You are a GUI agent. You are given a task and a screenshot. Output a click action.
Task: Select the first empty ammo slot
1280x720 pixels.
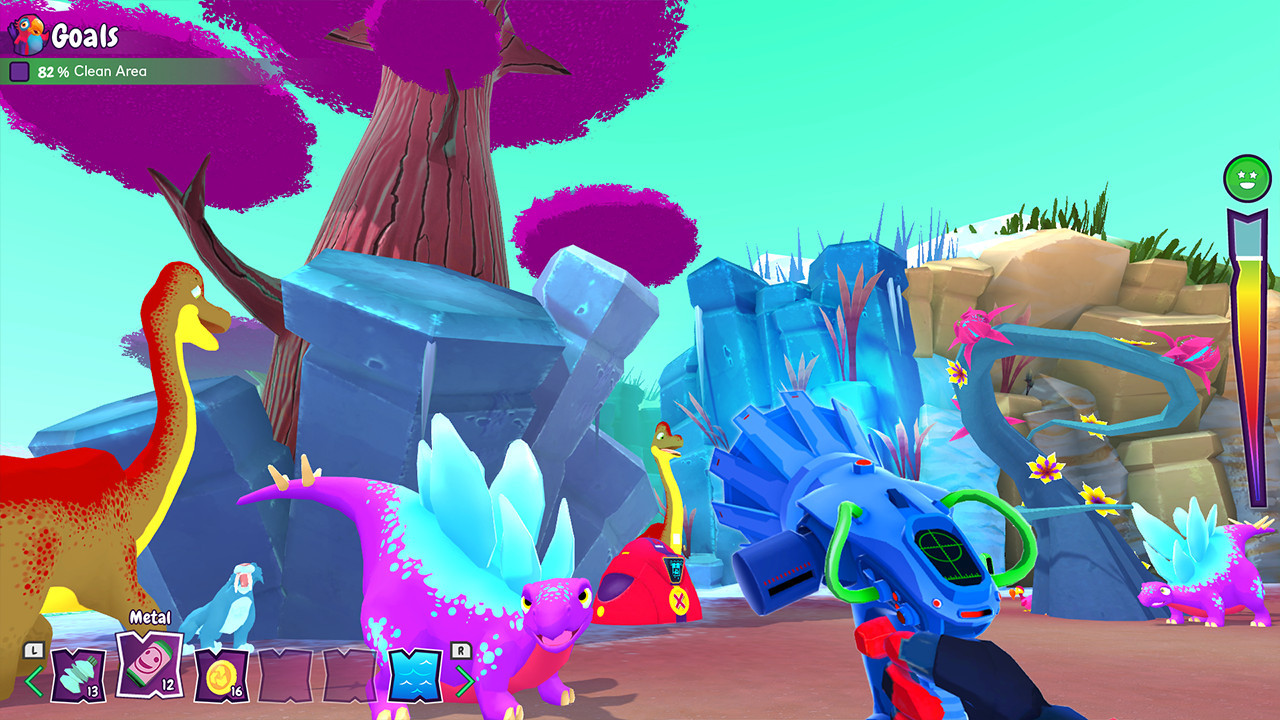pyautogui.click(x=285, y=677)
